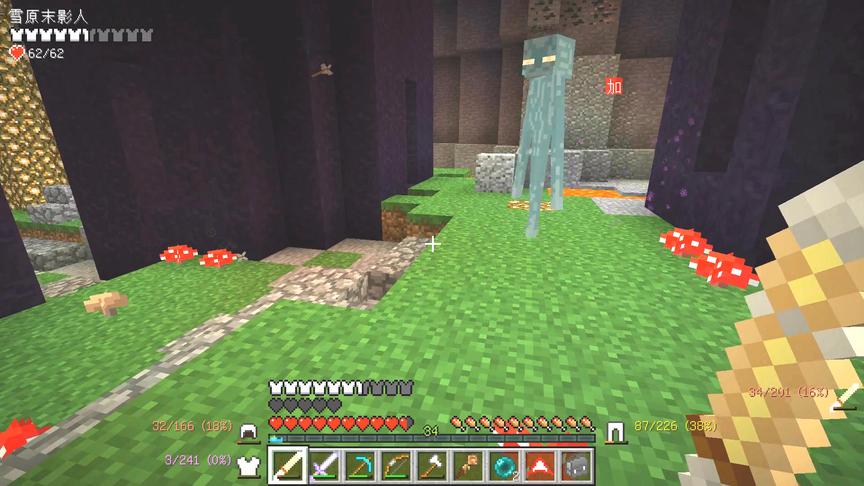
Task: Equip the bow from the hotbar
Action: click(397, 465)
